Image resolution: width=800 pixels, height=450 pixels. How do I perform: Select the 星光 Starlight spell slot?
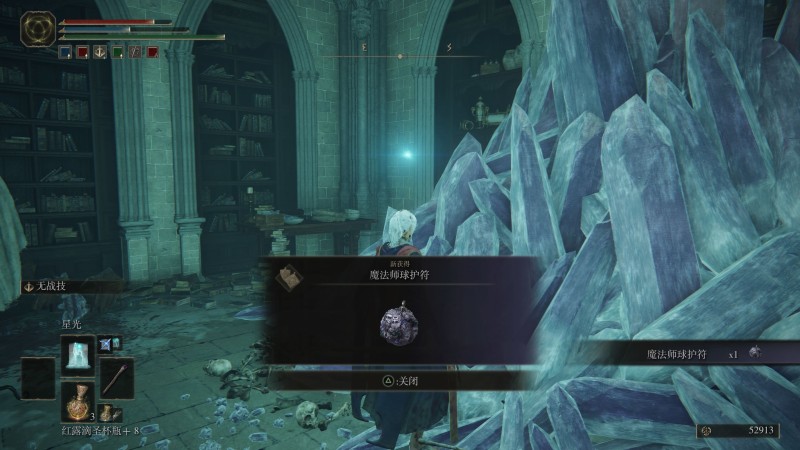pyautogui.click(x=77, y=354)
